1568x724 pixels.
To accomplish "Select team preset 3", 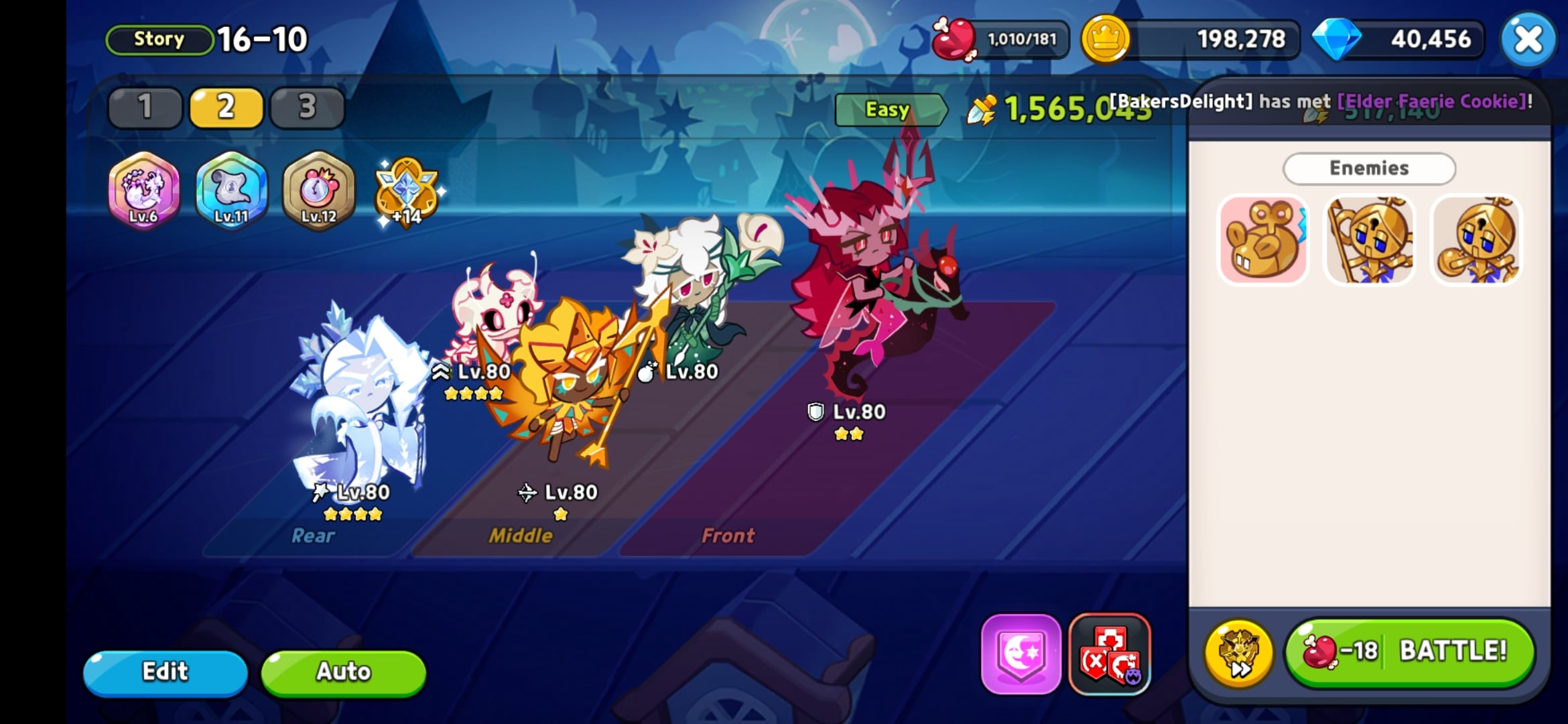I will [306, 106].
